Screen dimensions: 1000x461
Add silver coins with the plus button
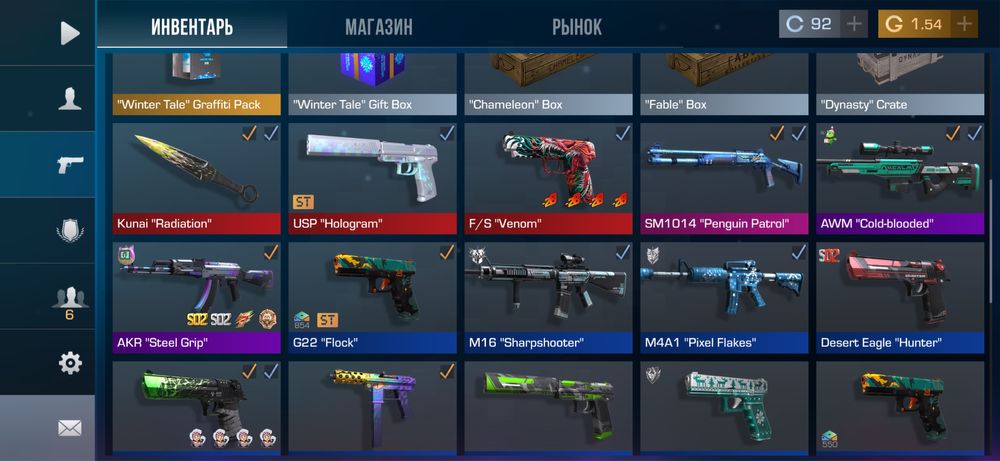(x=853, y=24)
